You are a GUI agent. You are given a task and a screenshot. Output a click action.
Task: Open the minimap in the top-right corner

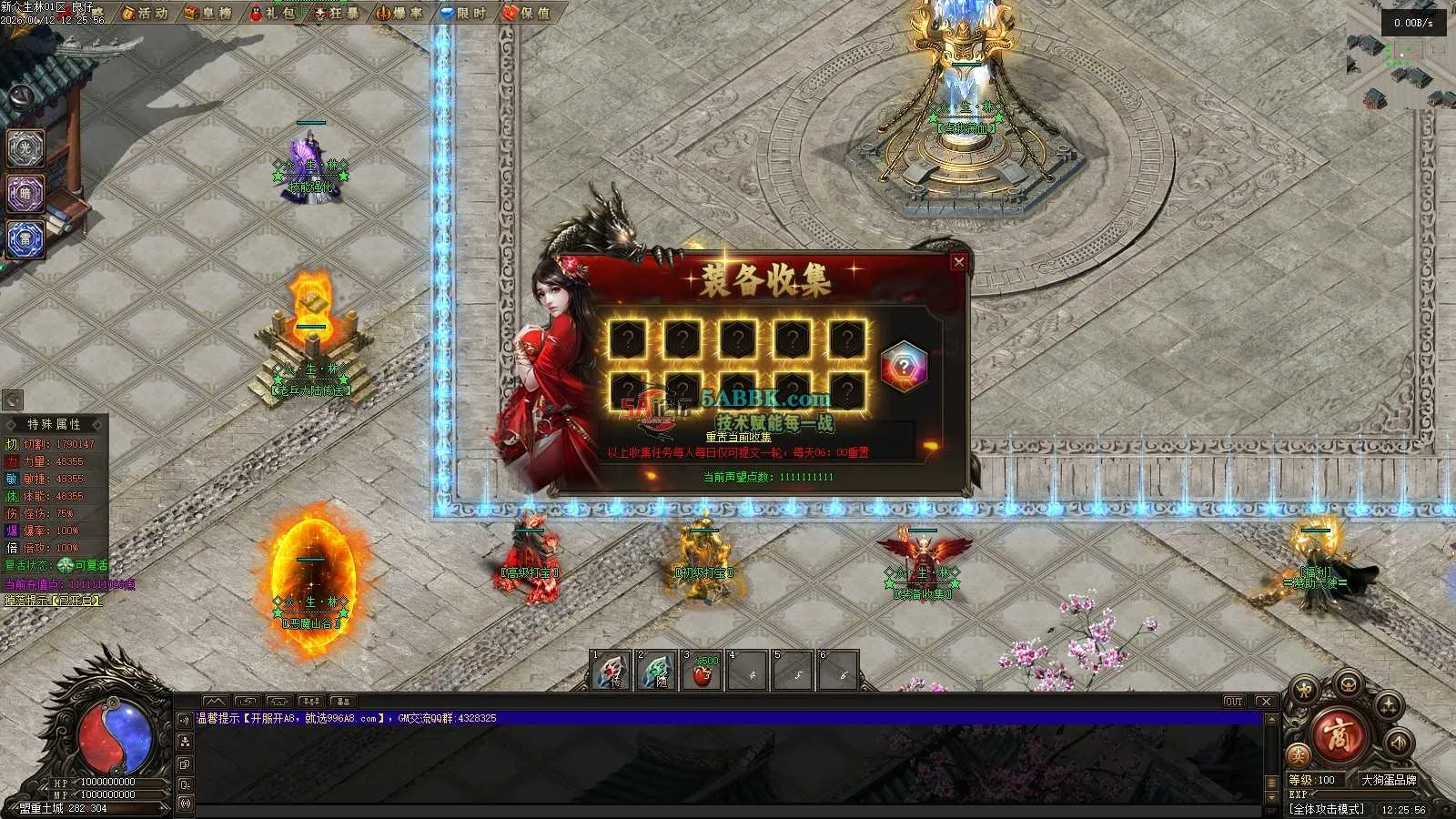pos(1400,68)
